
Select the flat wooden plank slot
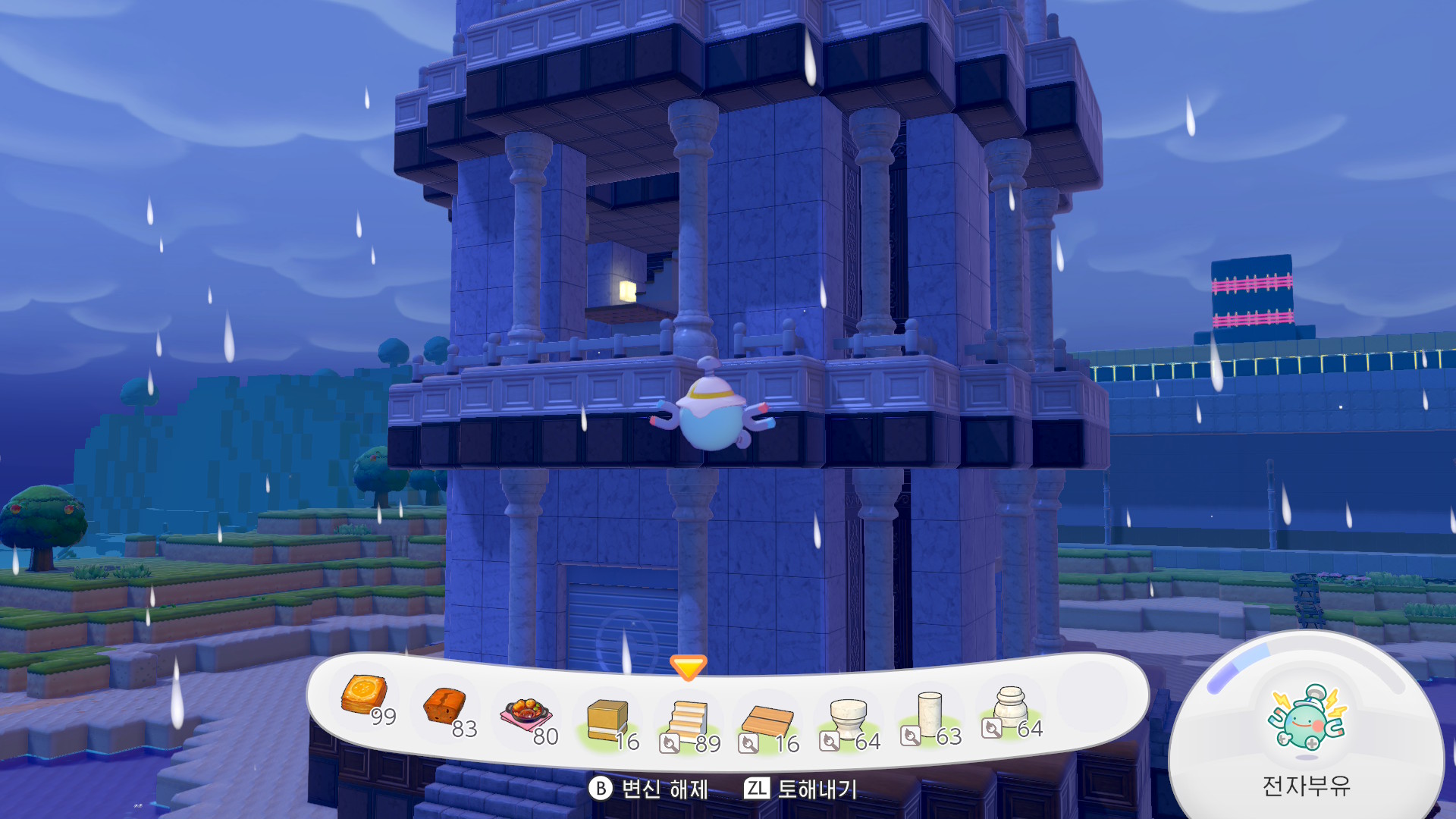point(767,722)
